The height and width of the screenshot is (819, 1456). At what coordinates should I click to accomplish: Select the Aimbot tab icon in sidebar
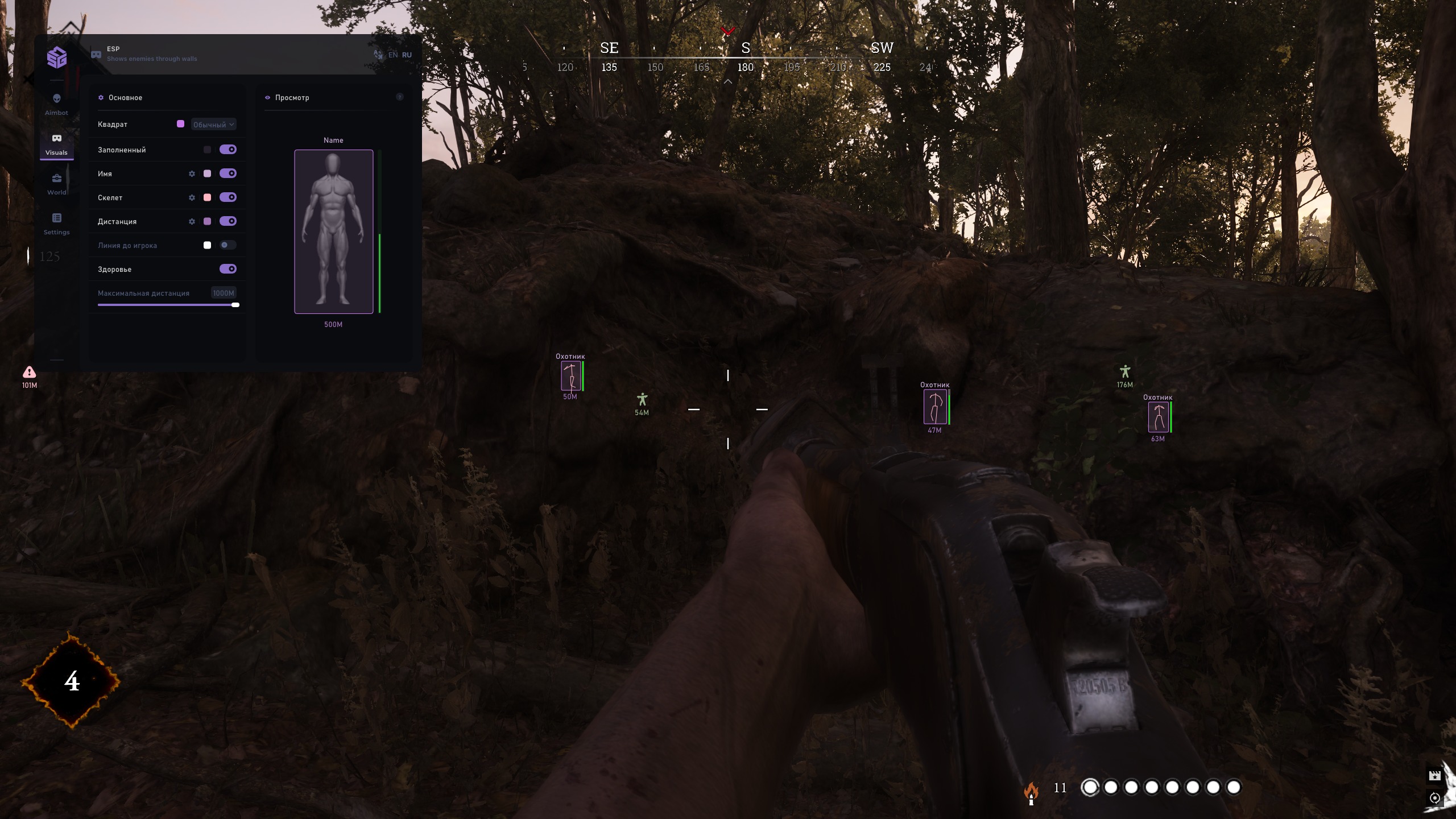[56, 98]
